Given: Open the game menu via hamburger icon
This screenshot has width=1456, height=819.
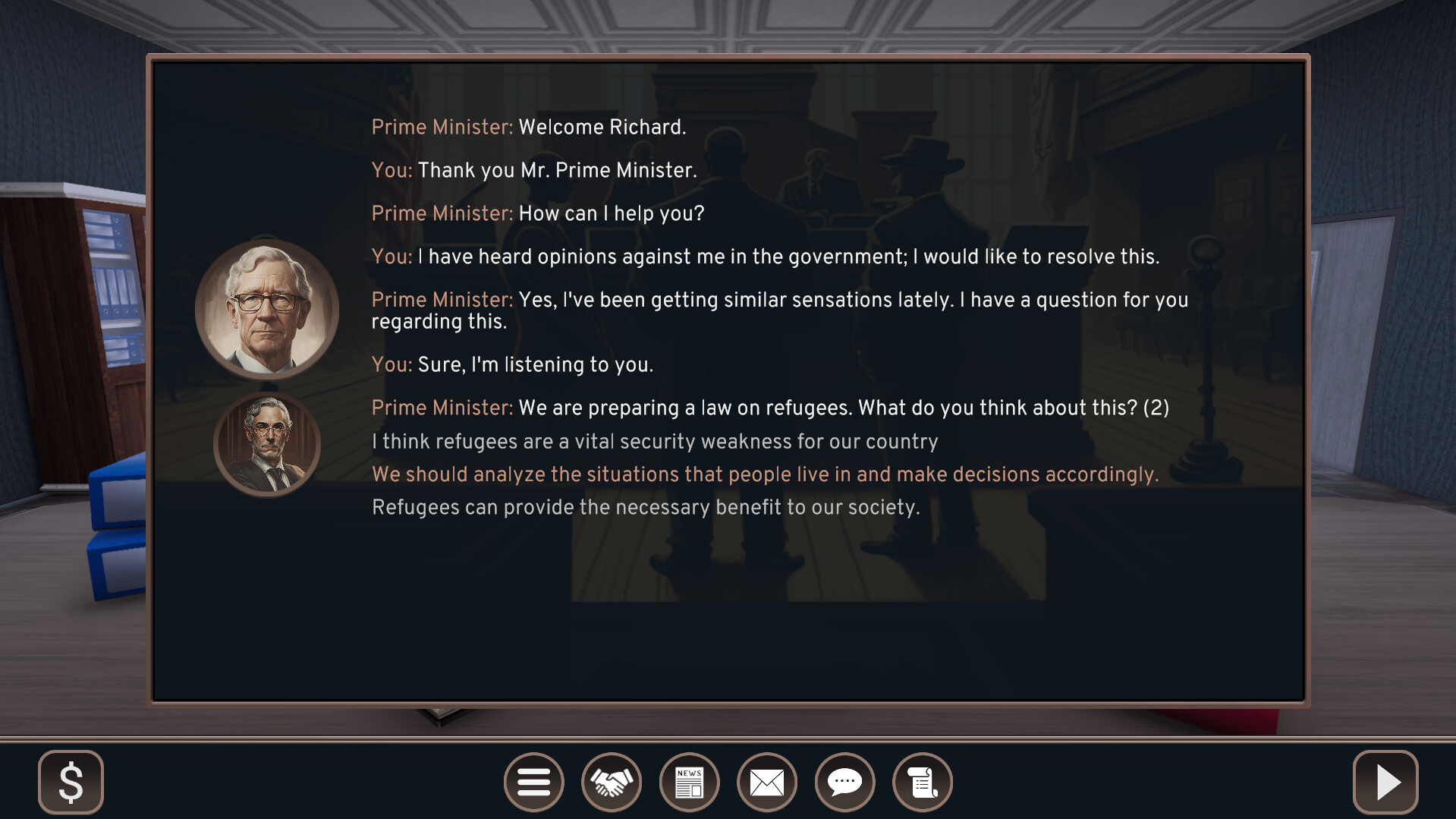Looking at the screenshot, I should click(x=534, y=782).
